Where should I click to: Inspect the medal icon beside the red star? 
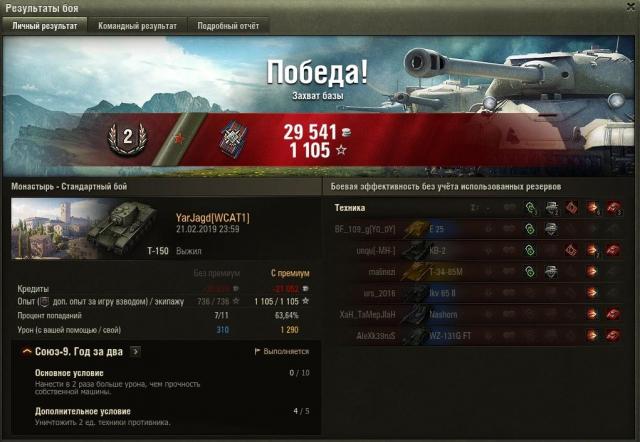[235, 137]
